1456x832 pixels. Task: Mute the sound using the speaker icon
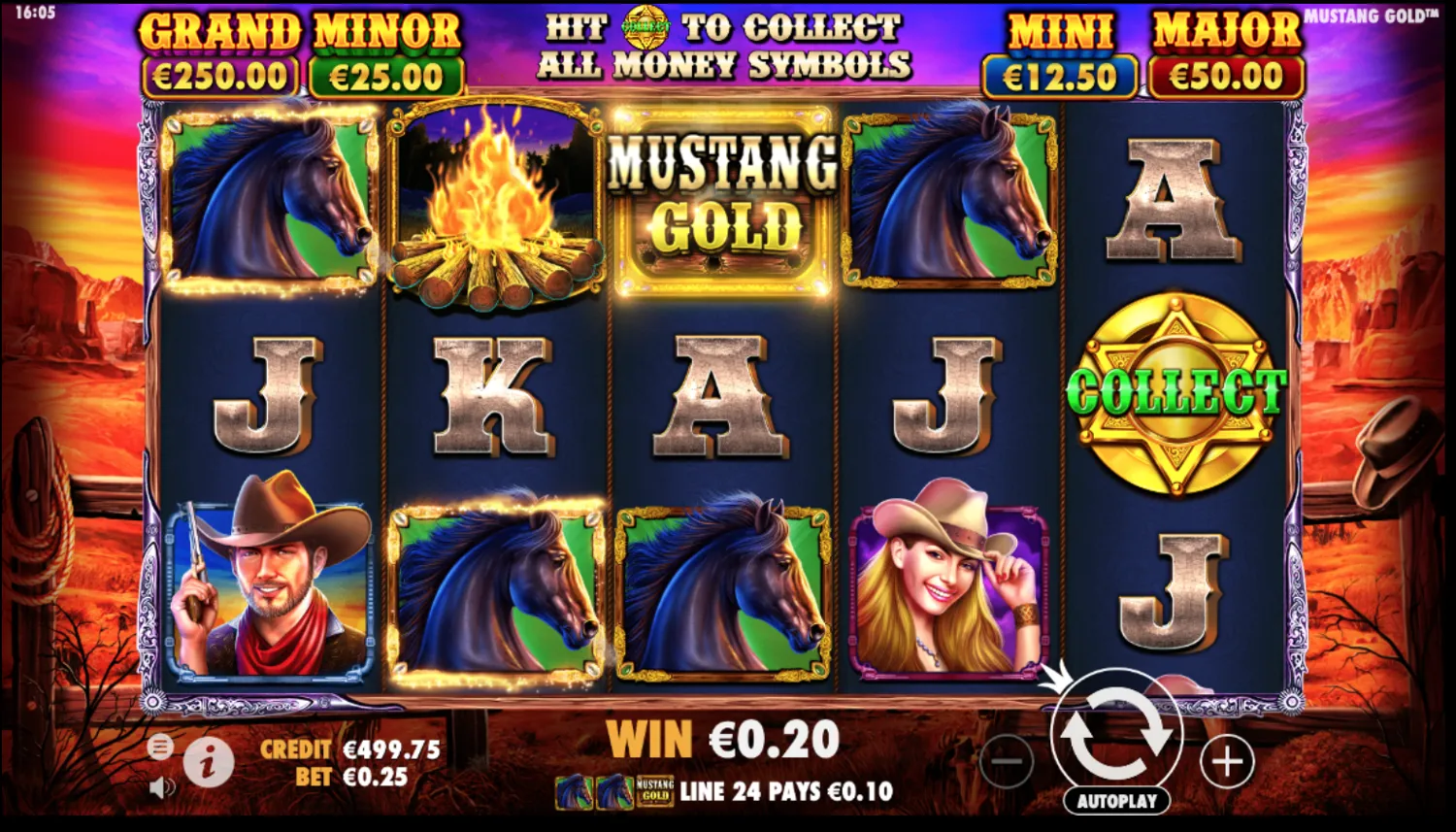pyautogui.click(x=161, y=788)
